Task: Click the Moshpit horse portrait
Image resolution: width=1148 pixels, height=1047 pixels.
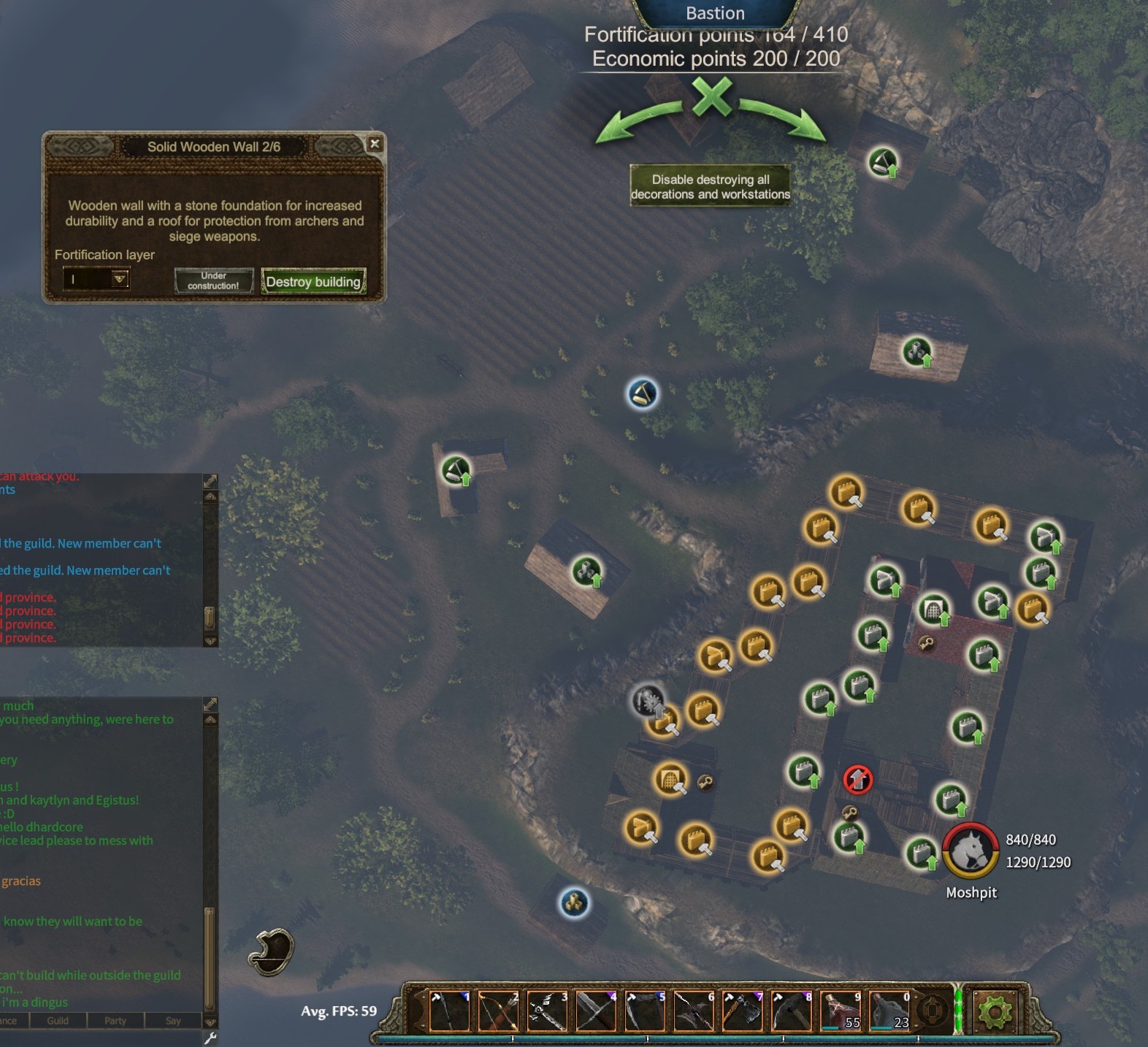Action: coord(971,851)
